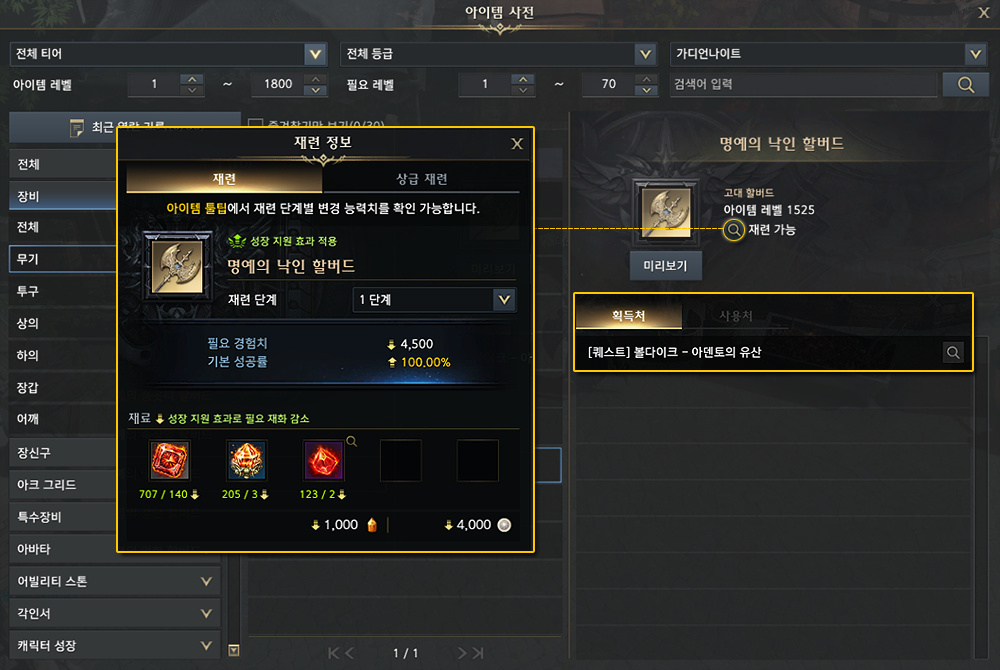
Task: Click the 미리보기 preview button
Action: 666,265
